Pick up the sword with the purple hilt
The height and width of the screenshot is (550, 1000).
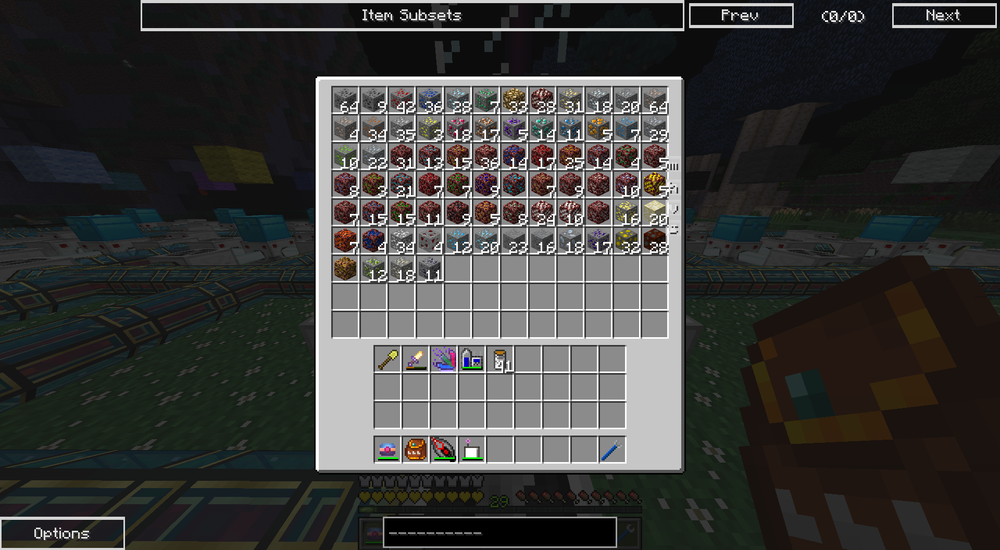click(x=416, y=359)
